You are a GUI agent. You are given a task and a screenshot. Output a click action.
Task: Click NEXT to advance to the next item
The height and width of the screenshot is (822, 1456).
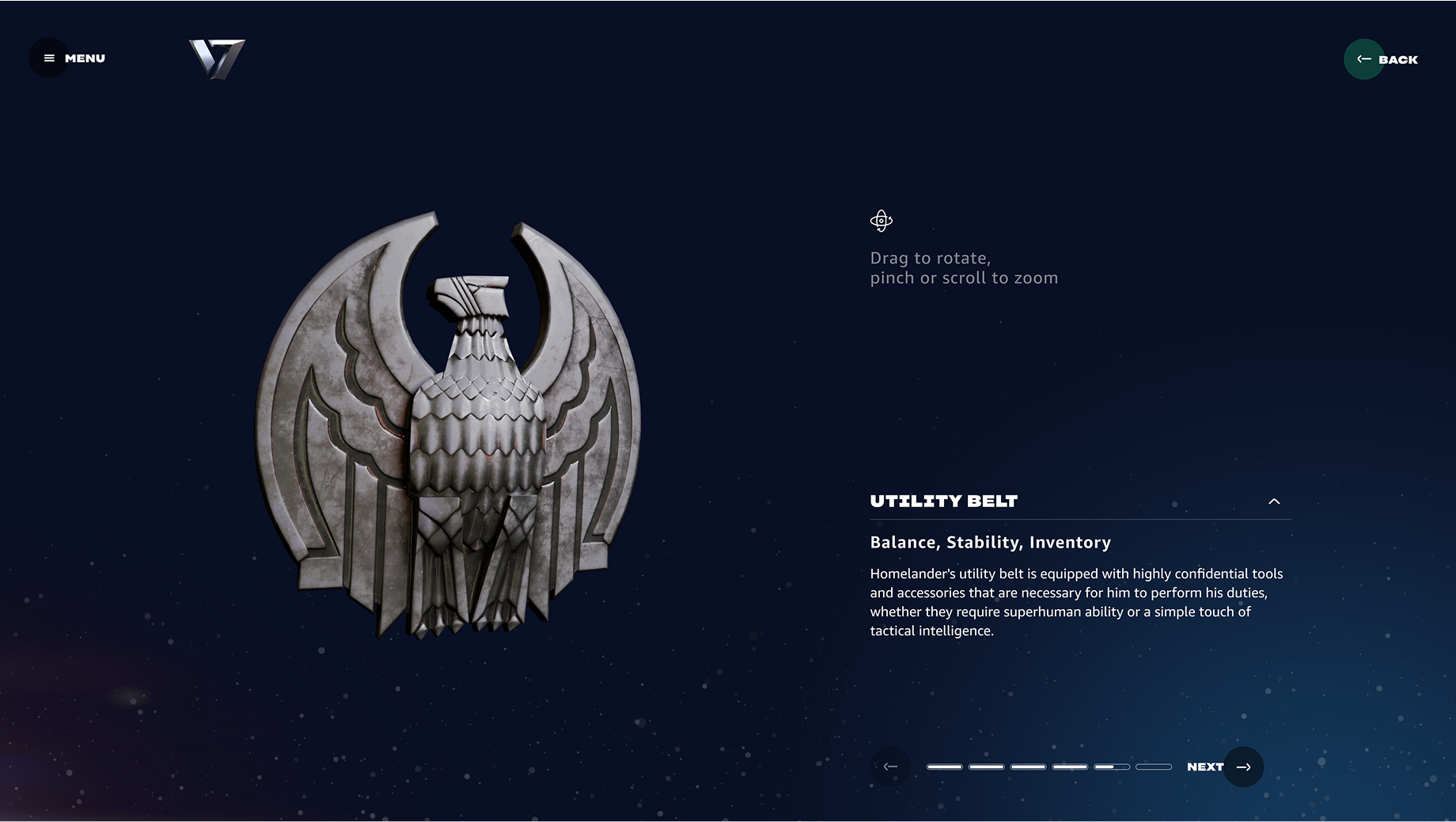(x=1205, y=766)
